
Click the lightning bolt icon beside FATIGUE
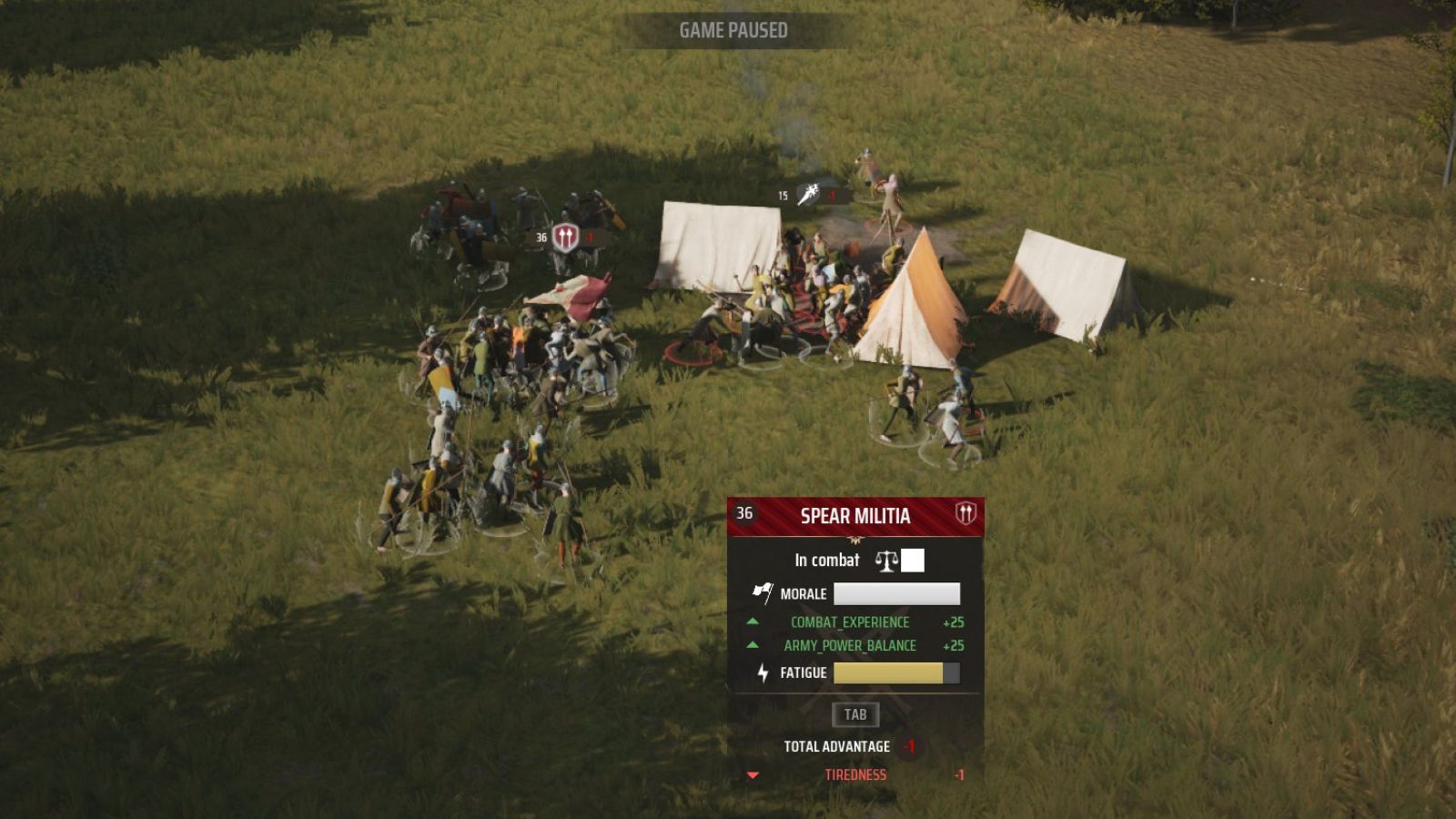[x=763, y=671]
